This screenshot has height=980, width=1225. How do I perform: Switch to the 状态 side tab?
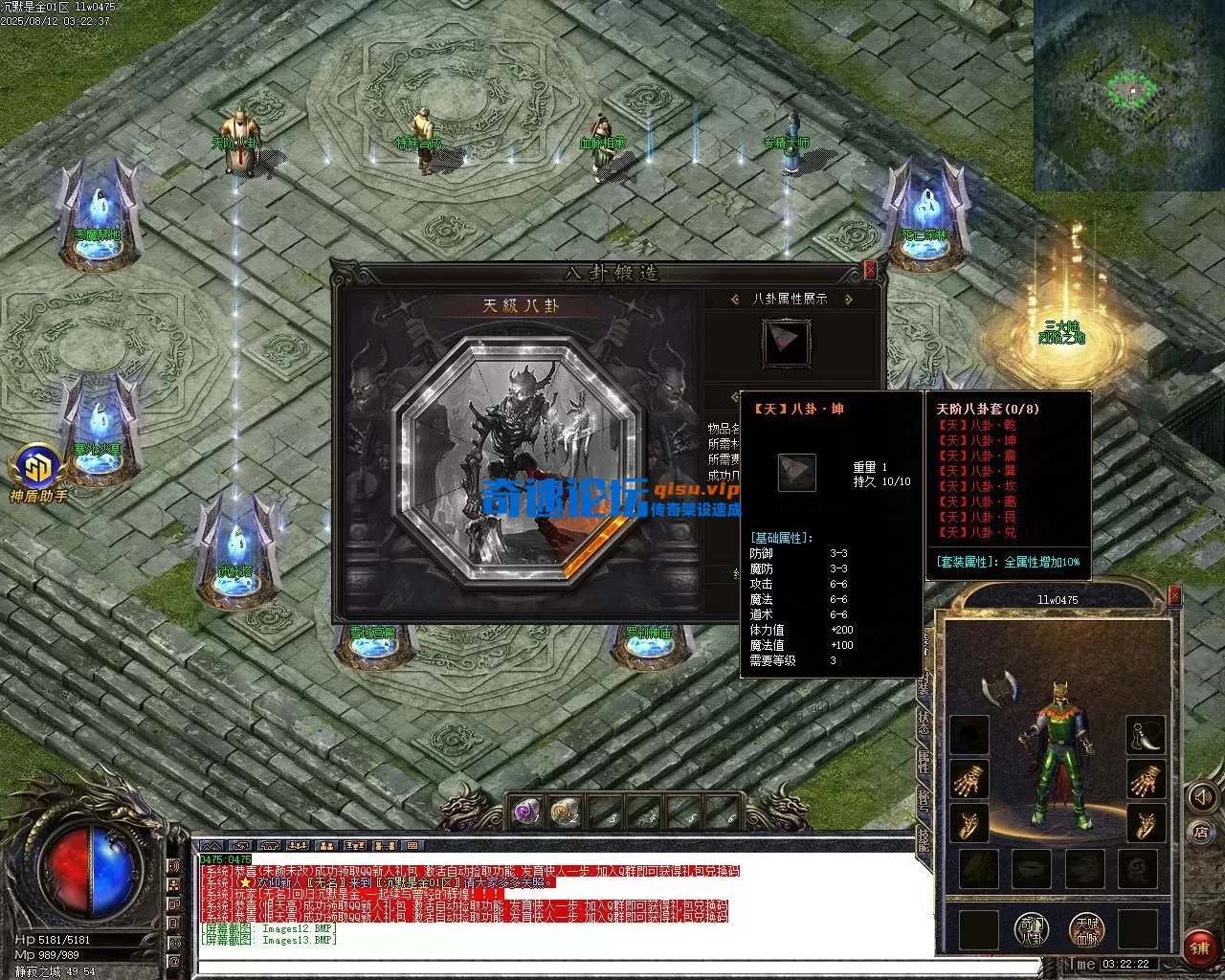click(924, 720)
